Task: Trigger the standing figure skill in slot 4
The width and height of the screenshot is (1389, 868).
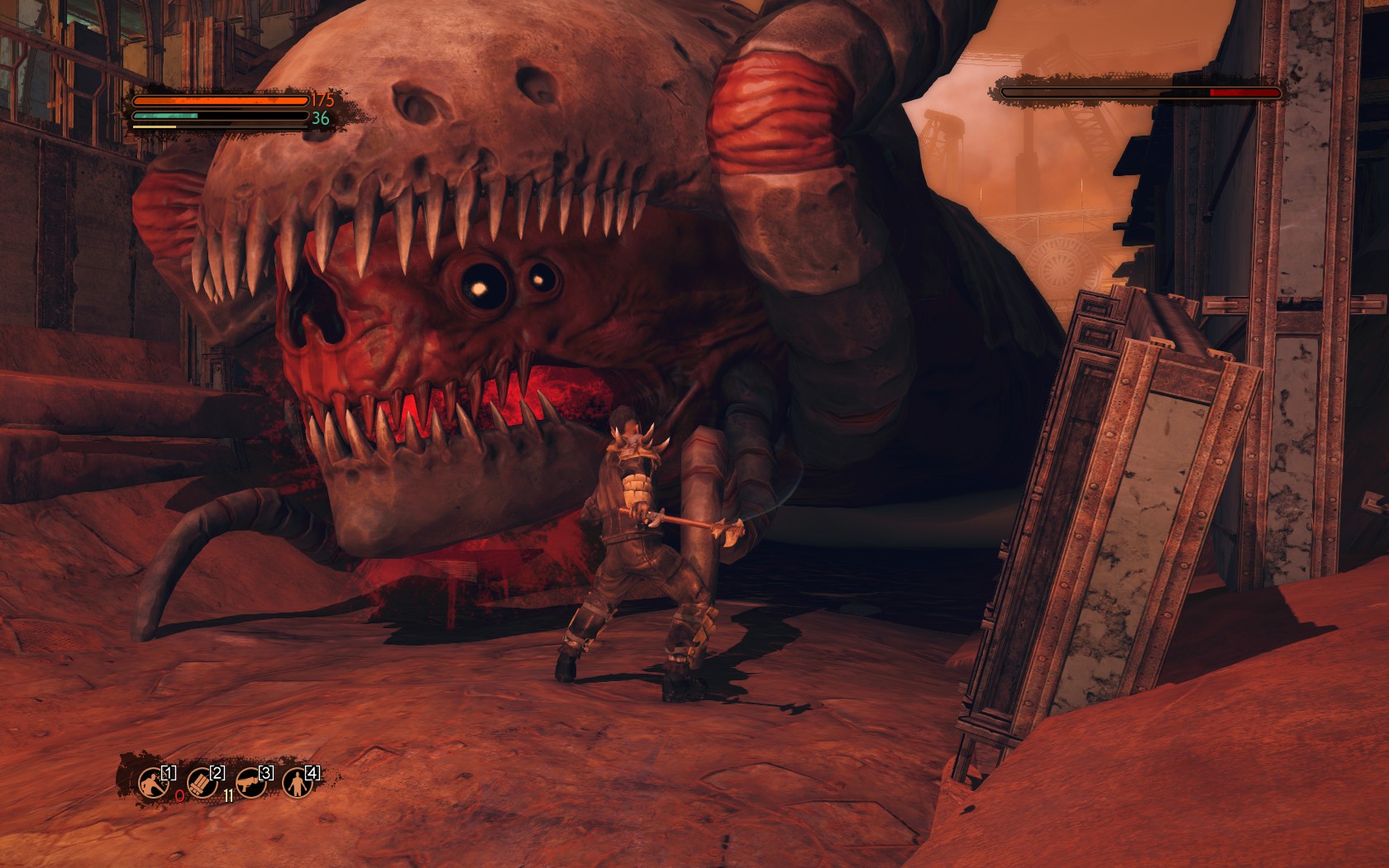Action: (x=295, y=781)
